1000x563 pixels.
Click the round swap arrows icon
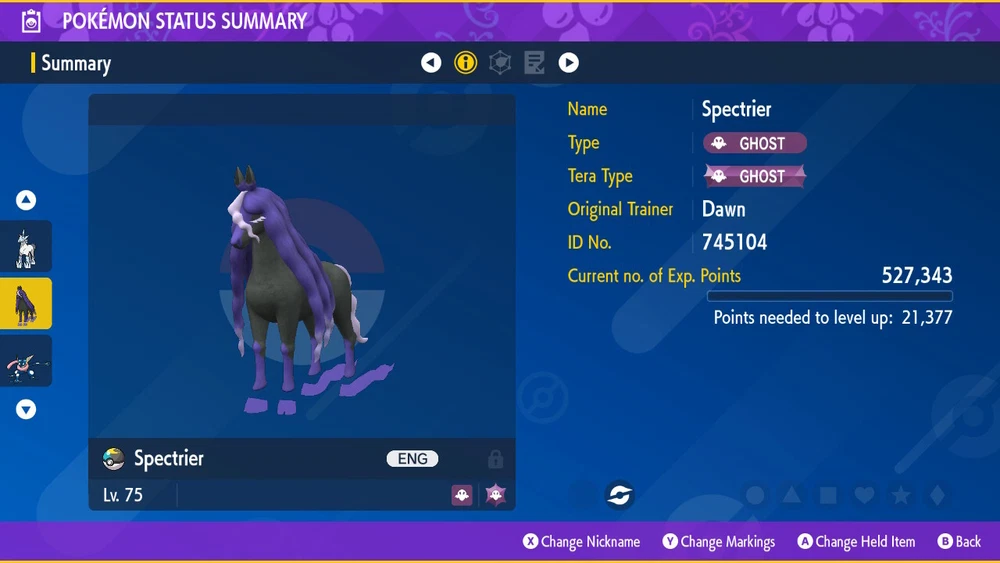click(x=620, y=495)
